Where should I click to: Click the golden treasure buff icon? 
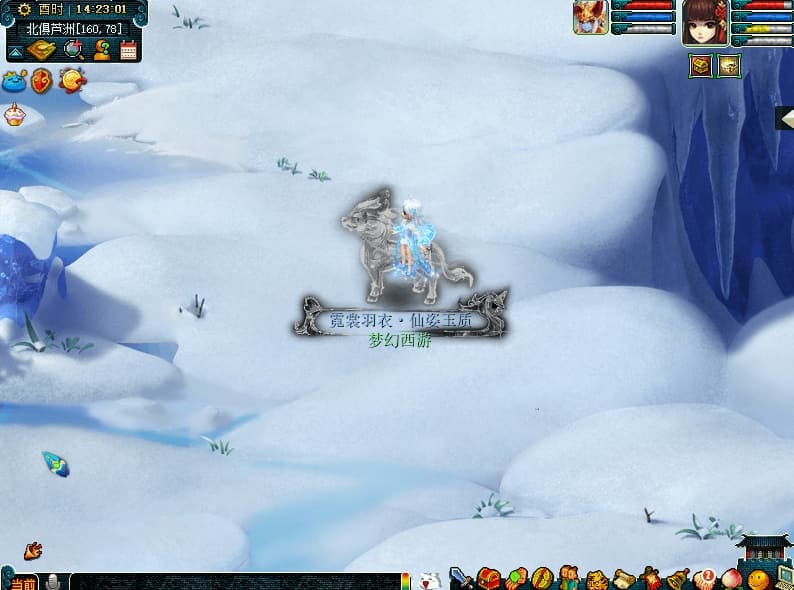point(729,66)
